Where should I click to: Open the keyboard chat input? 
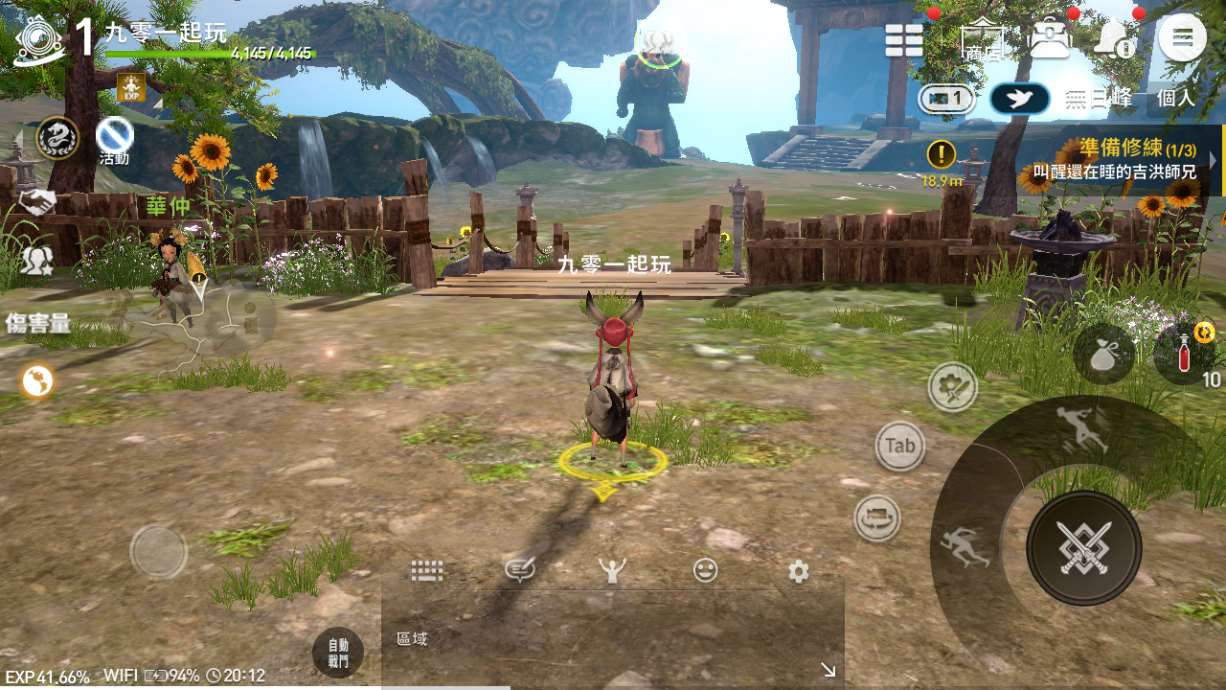427,571
